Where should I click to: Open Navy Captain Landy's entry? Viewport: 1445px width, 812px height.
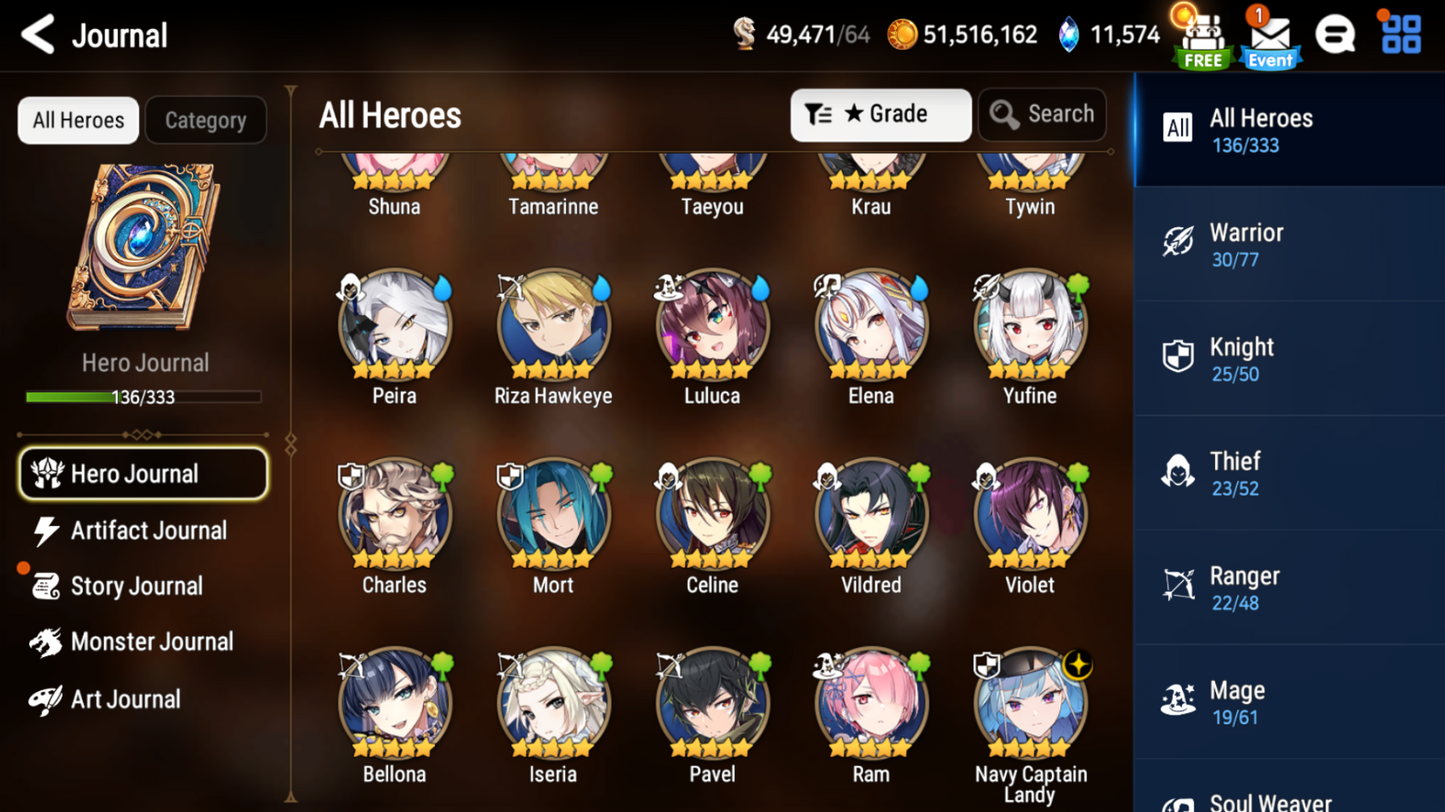1030,705
